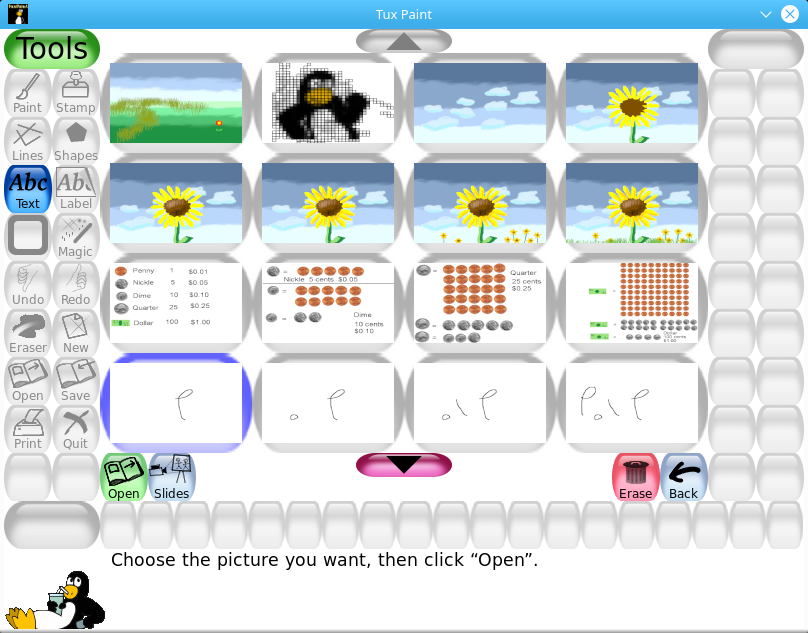Show more pictures with the down arrow
This screenshot has width=808, height=633.
(404, 465)
